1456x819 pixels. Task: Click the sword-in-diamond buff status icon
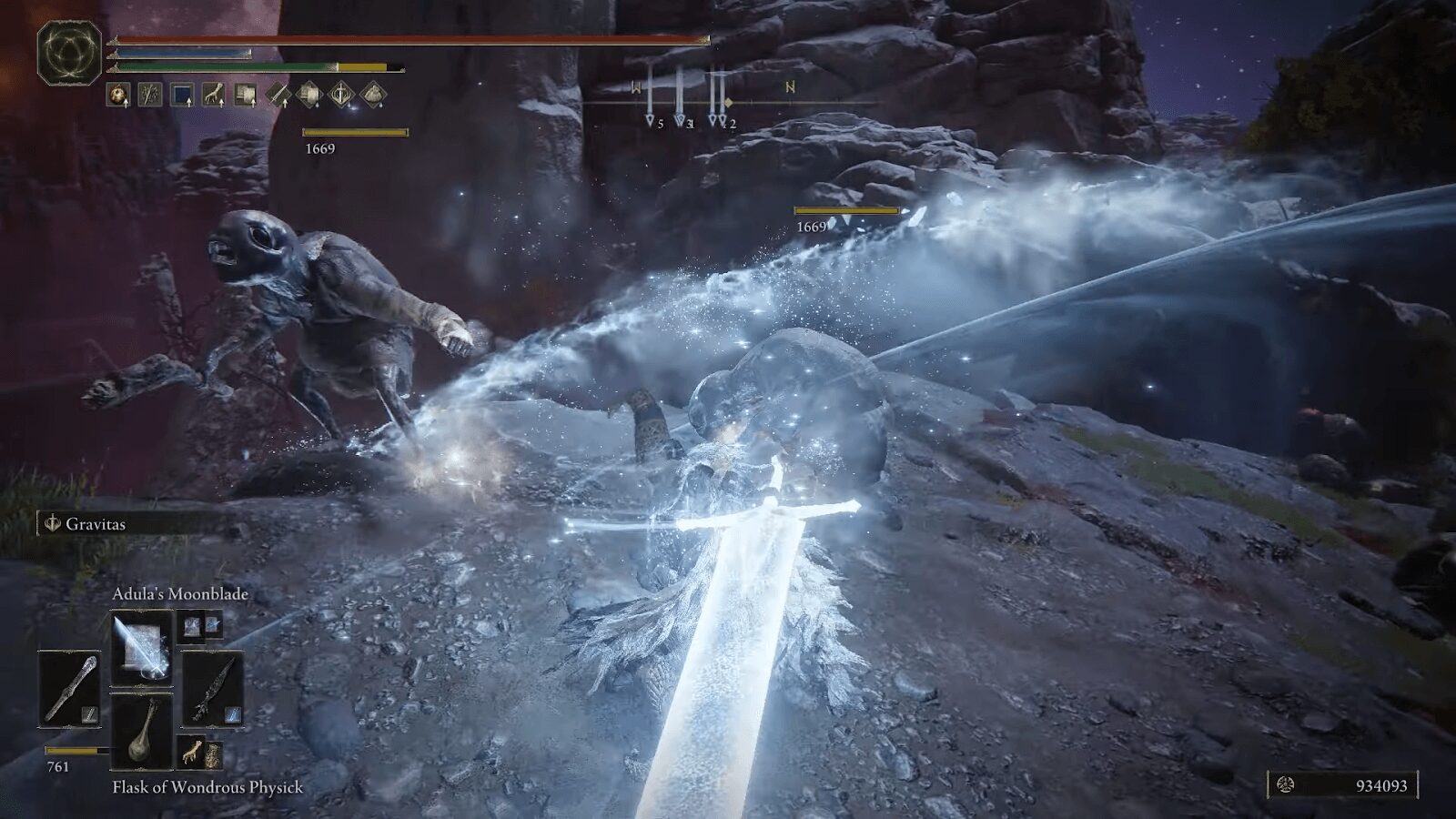click(278, 94)
